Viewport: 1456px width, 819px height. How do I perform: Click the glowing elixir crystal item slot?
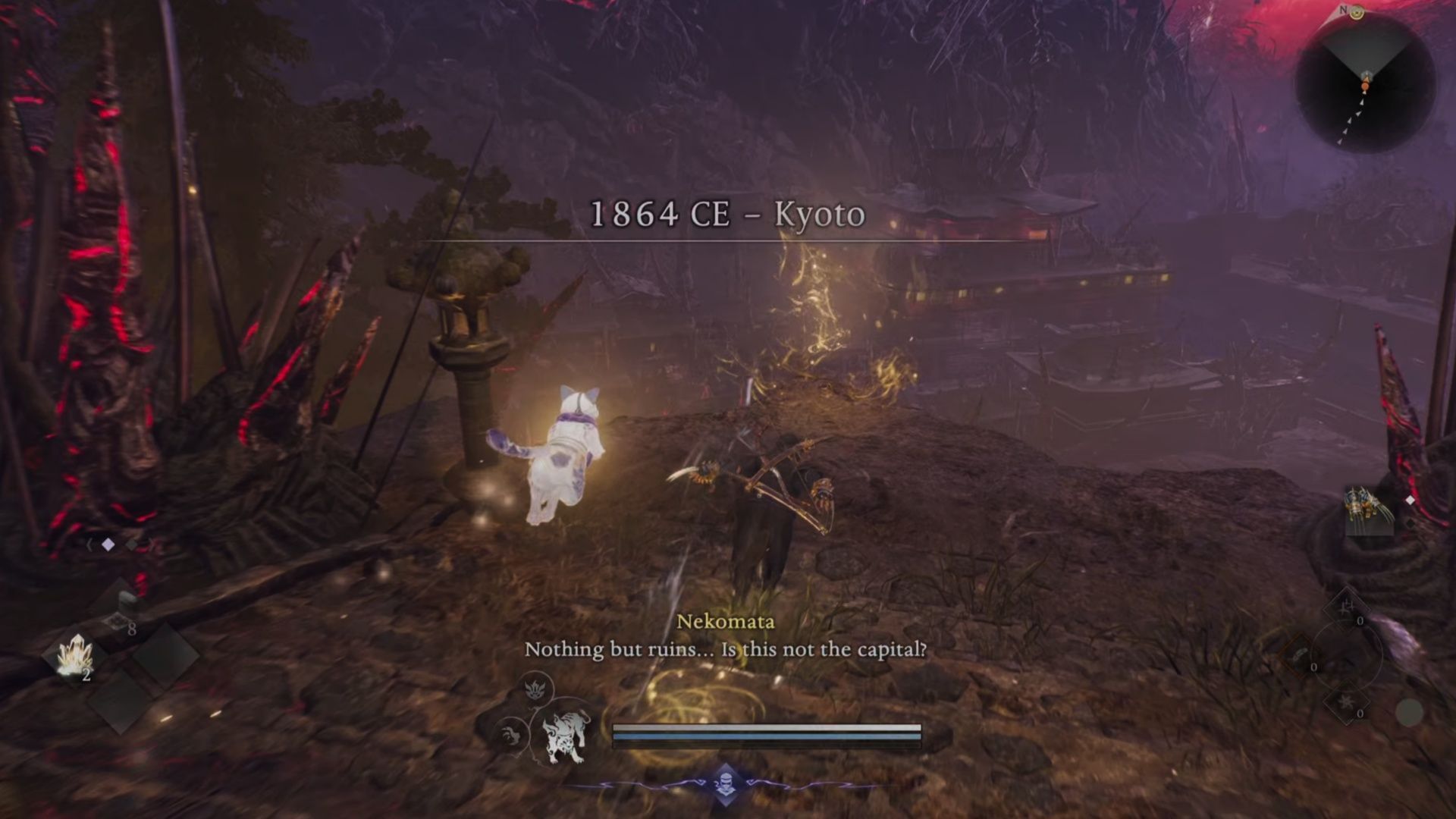click(75, 654)
